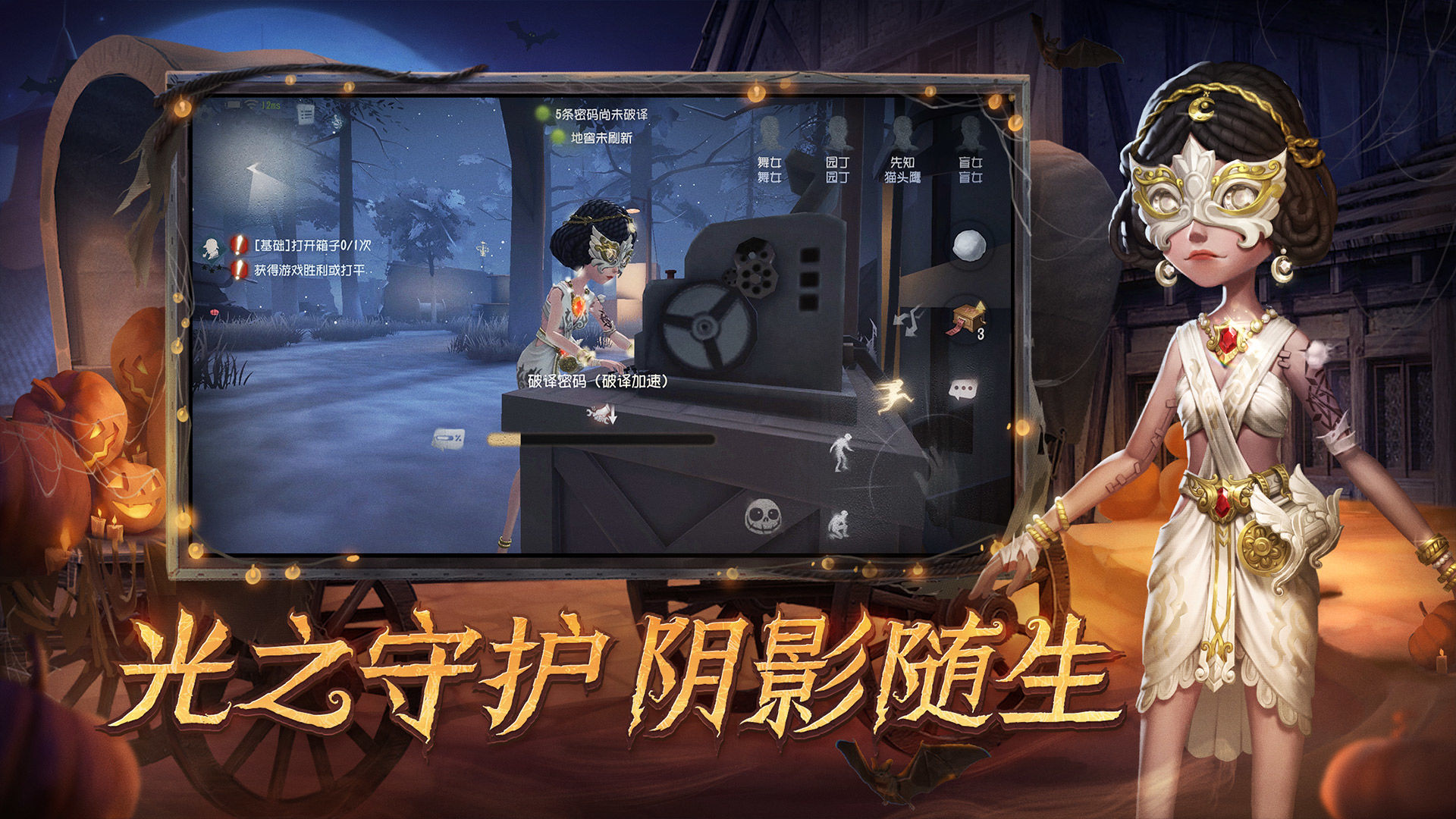Viewport: 1456px width, 819px height.
Task: Open the [基础]打开箱子0/1次 objective entry
Action: 311,246
